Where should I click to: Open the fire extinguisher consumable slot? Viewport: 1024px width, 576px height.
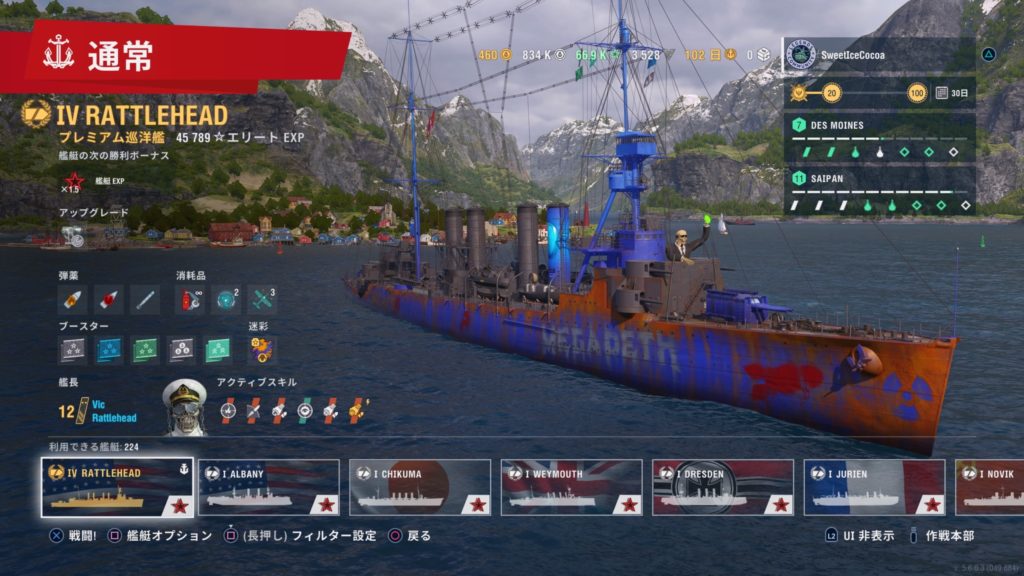click(x=190, y=299)
